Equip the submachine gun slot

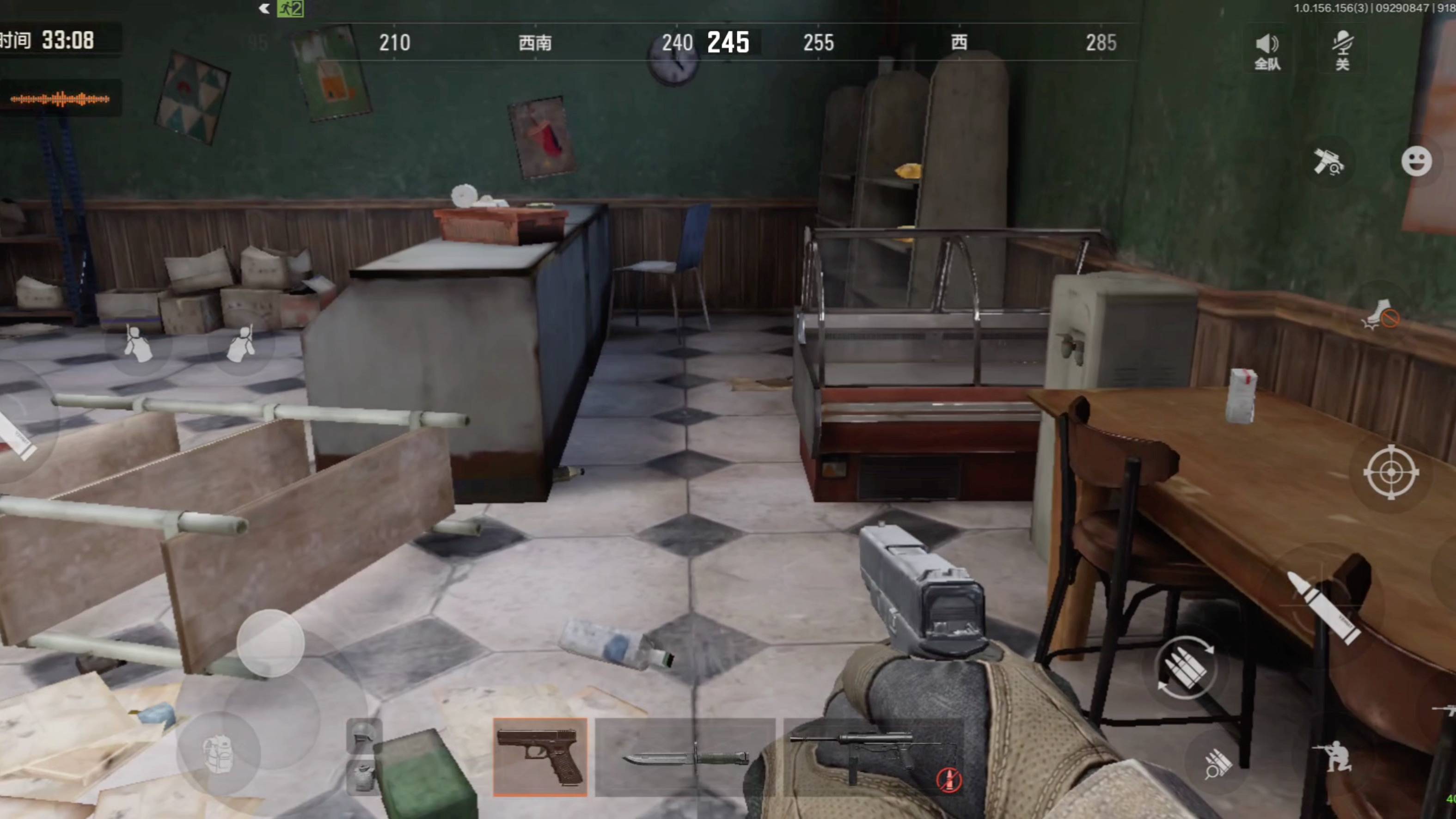(x=873, y=757)
